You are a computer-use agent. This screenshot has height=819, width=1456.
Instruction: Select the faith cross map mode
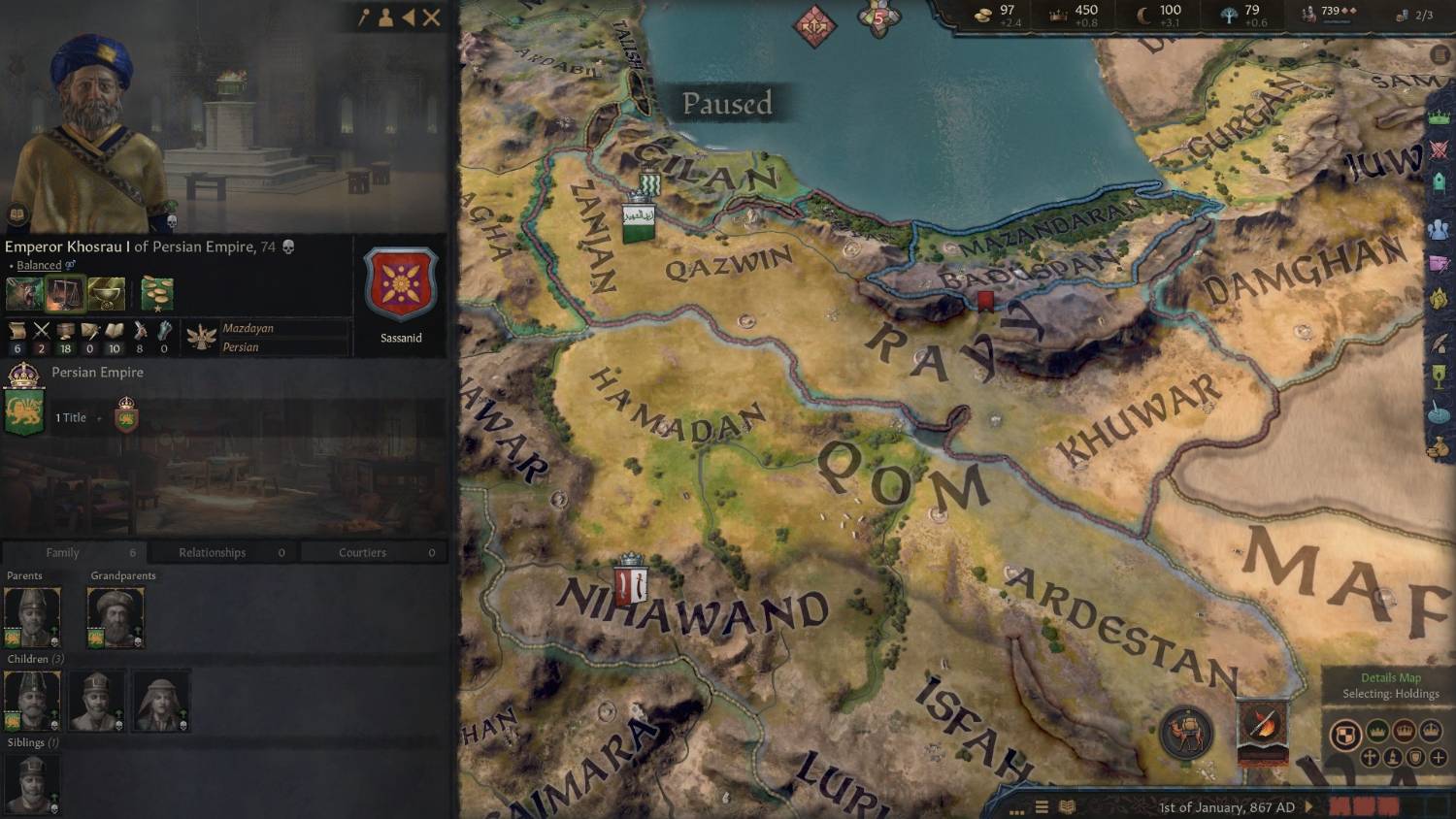pyautogui.click(x=1370, y=757)
